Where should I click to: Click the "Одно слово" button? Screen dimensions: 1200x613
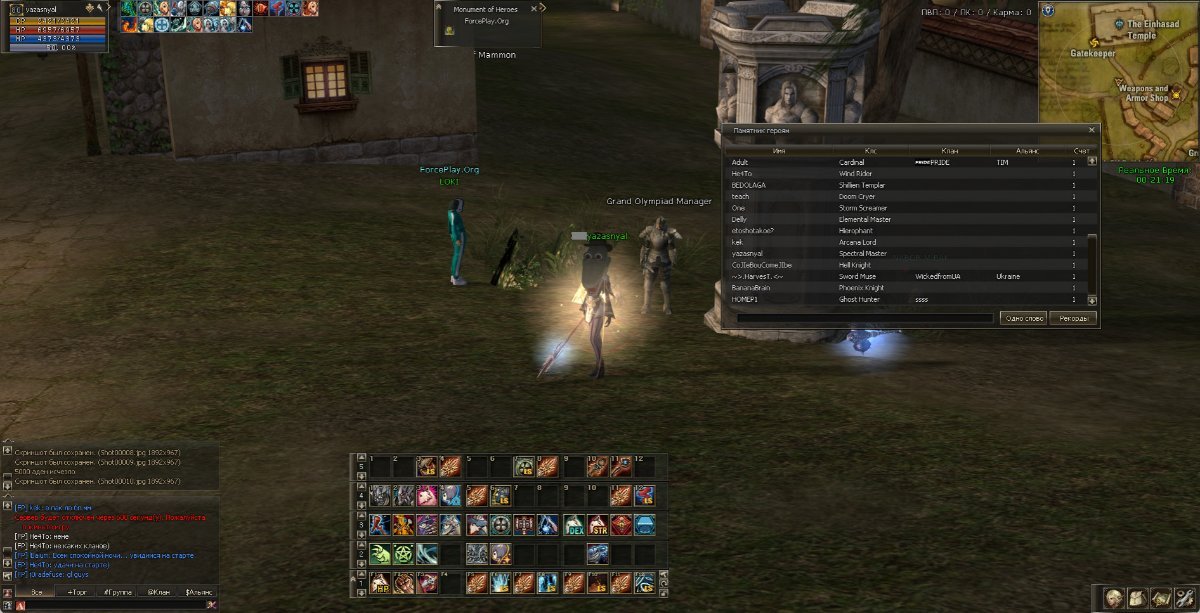pyautogui.click(x=1022, y=318)
